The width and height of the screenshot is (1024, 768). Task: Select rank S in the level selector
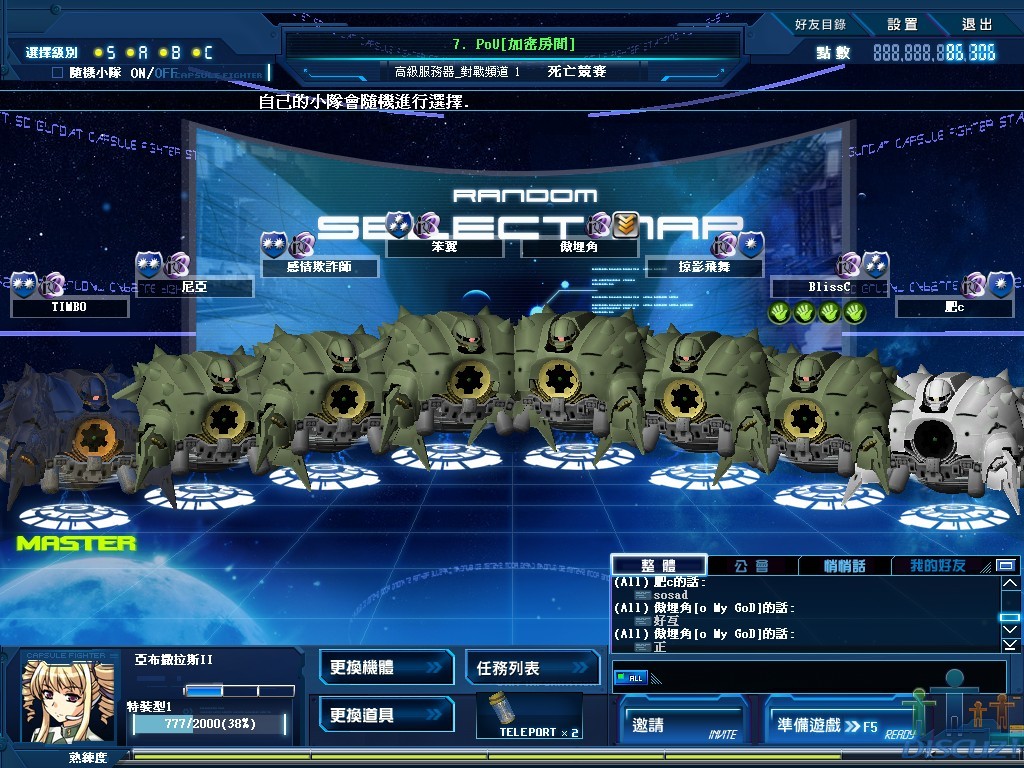(104, 52)
